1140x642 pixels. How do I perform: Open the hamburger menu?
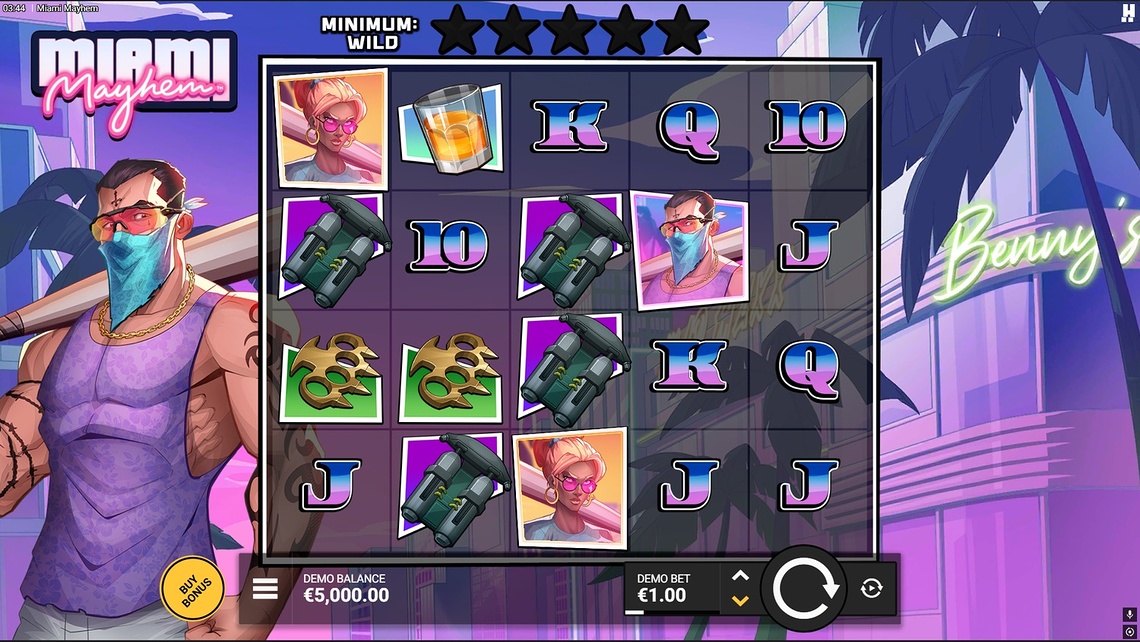(x=265, y=588)
